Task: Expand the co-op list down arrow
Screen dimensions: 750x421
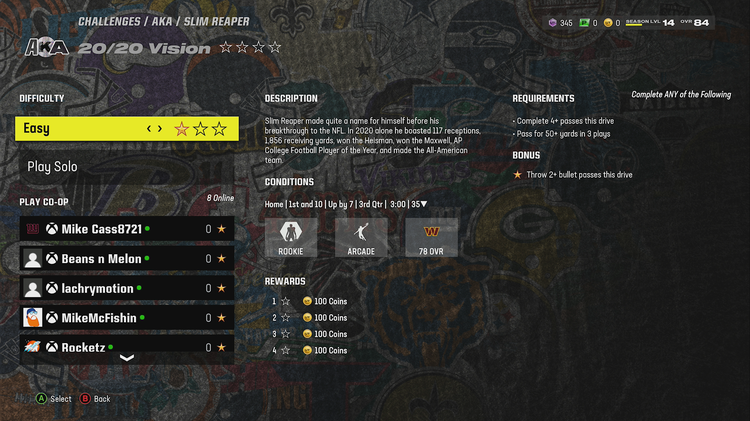Action: pos(127,358)
